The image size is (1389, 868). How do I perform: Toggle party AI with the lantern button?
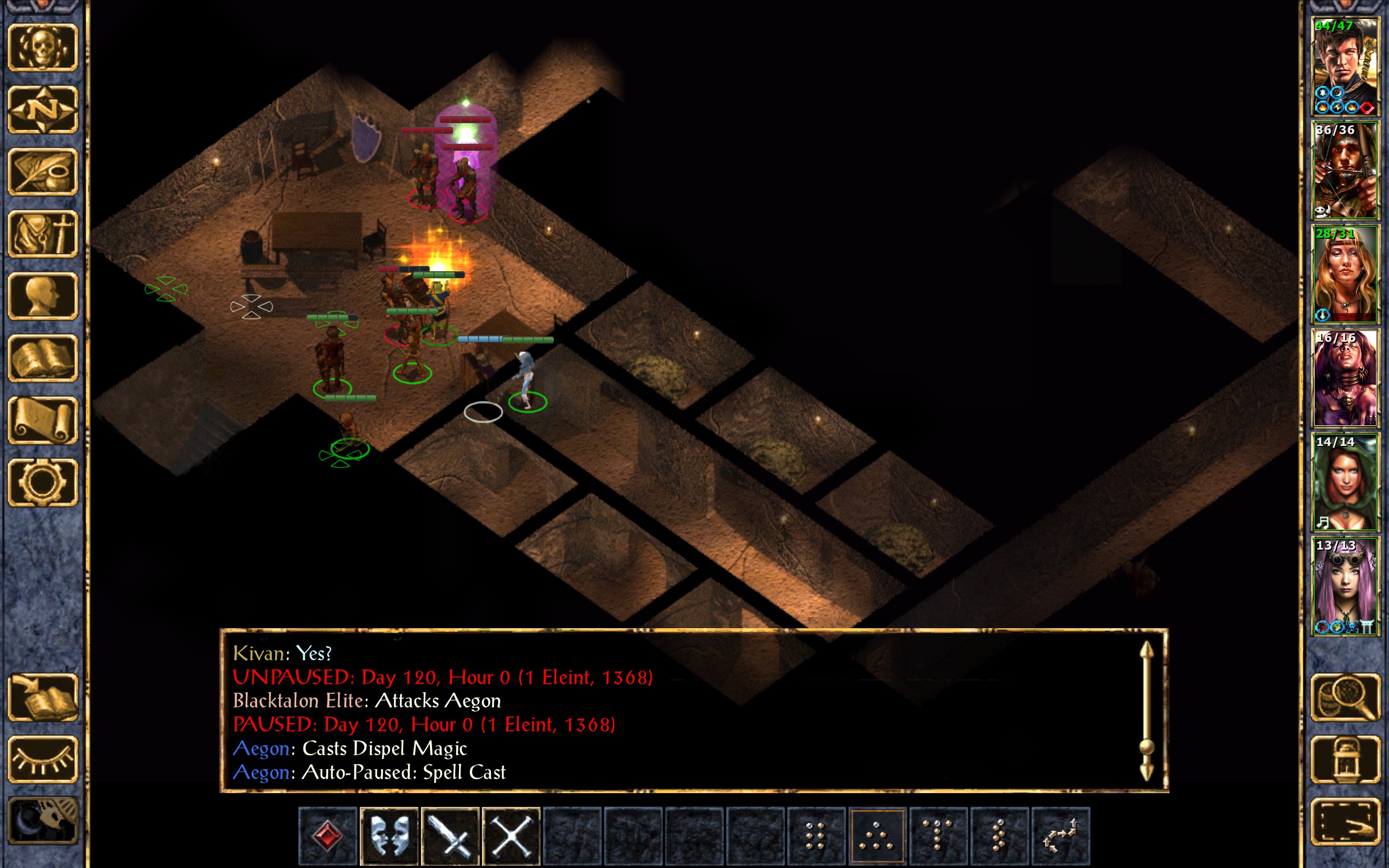tap(1345, 759)
